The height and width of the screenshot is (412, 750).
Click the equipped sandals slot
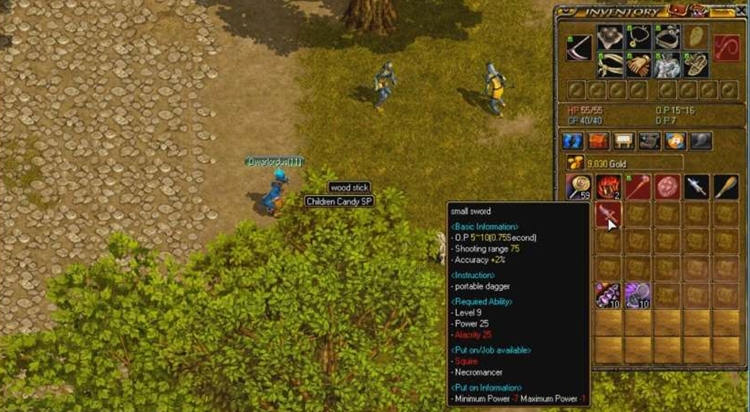pyautogui.click(x=696, y=64)
